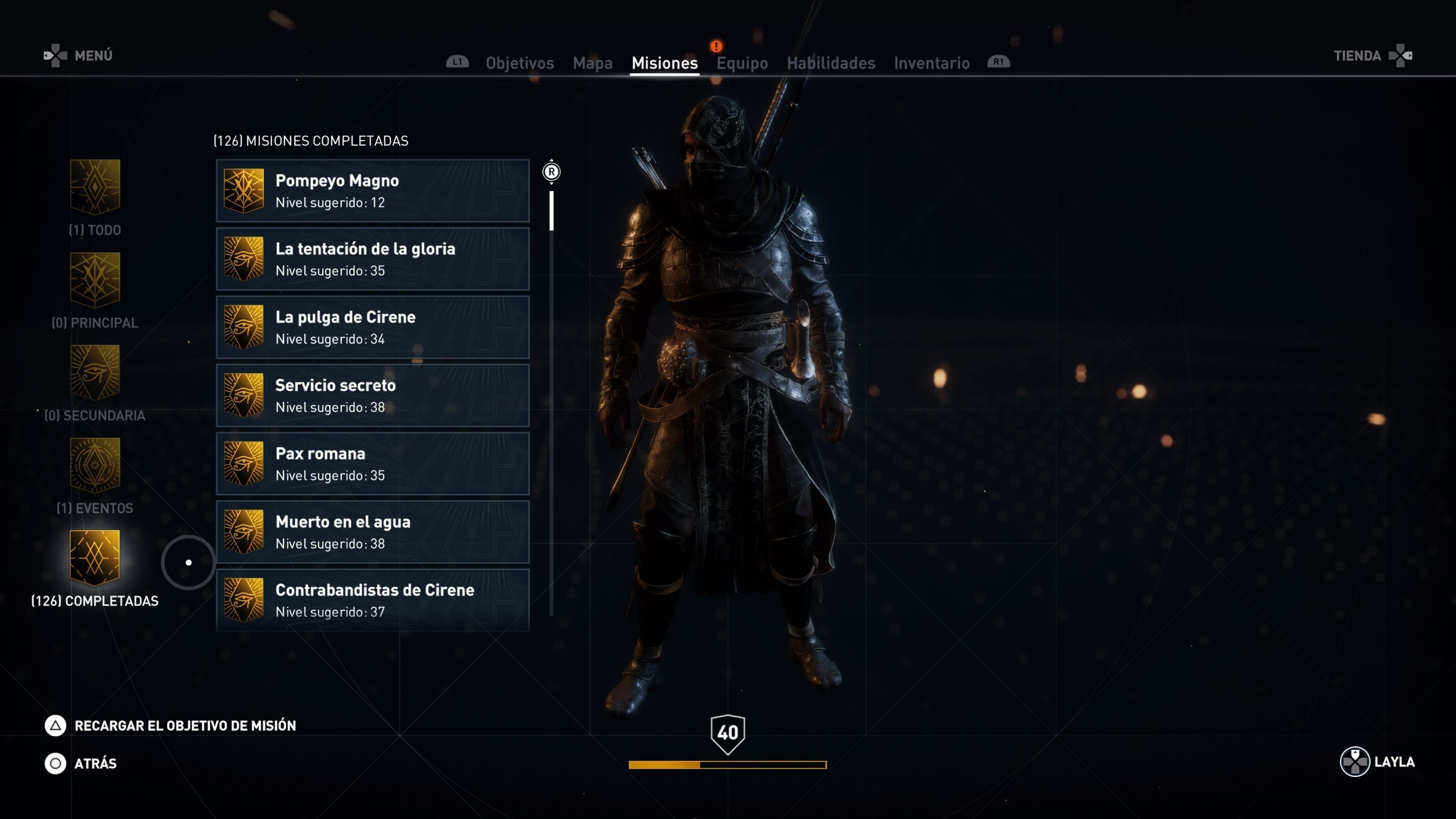Select the Misiones tab
This screenshot has height=819, width=1456.
[664, 63]
